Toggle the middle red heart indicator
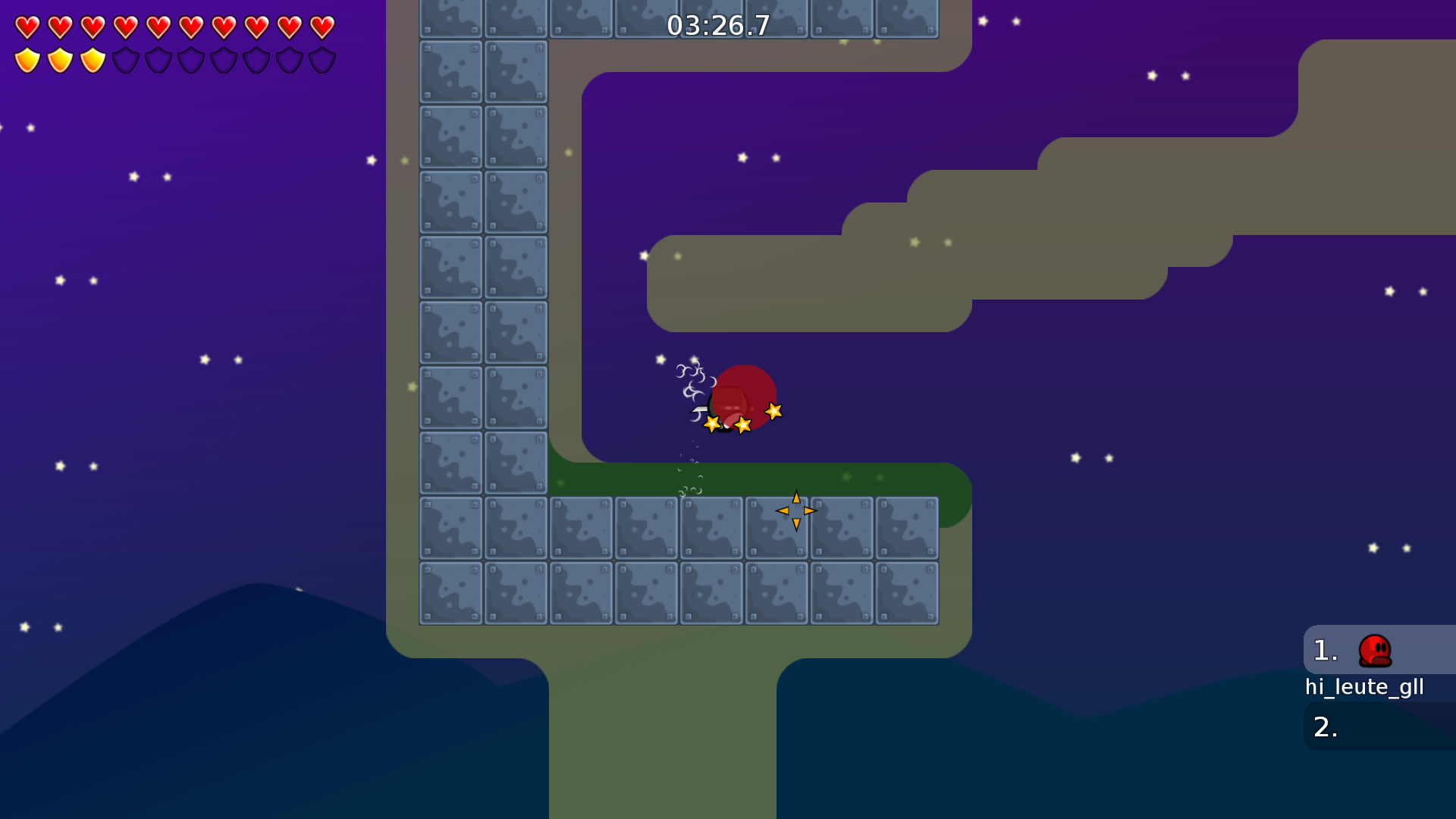 pos(158,28)
